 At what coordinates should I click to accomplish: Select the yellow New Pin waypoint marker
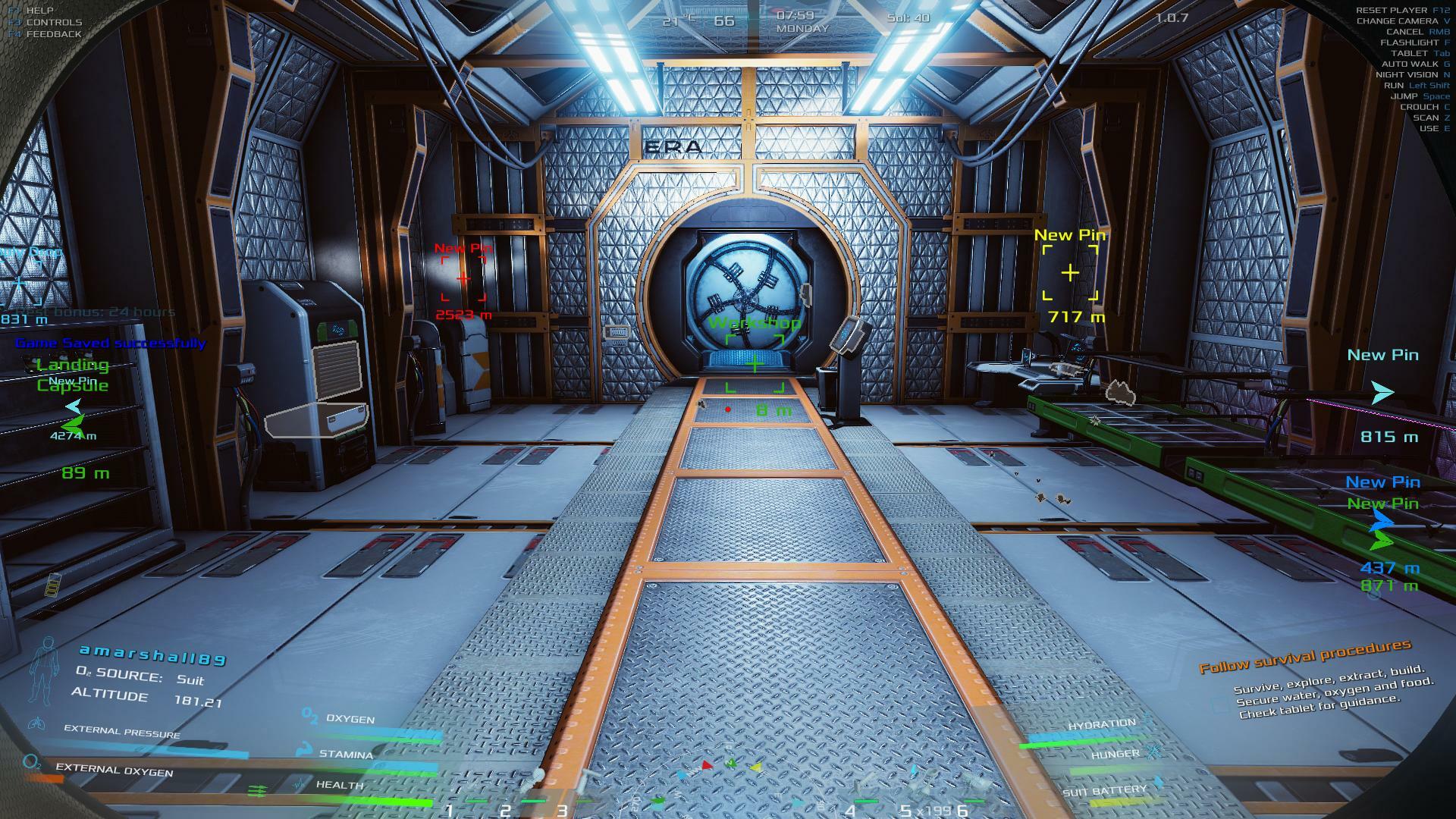(x=1069, y=272)
